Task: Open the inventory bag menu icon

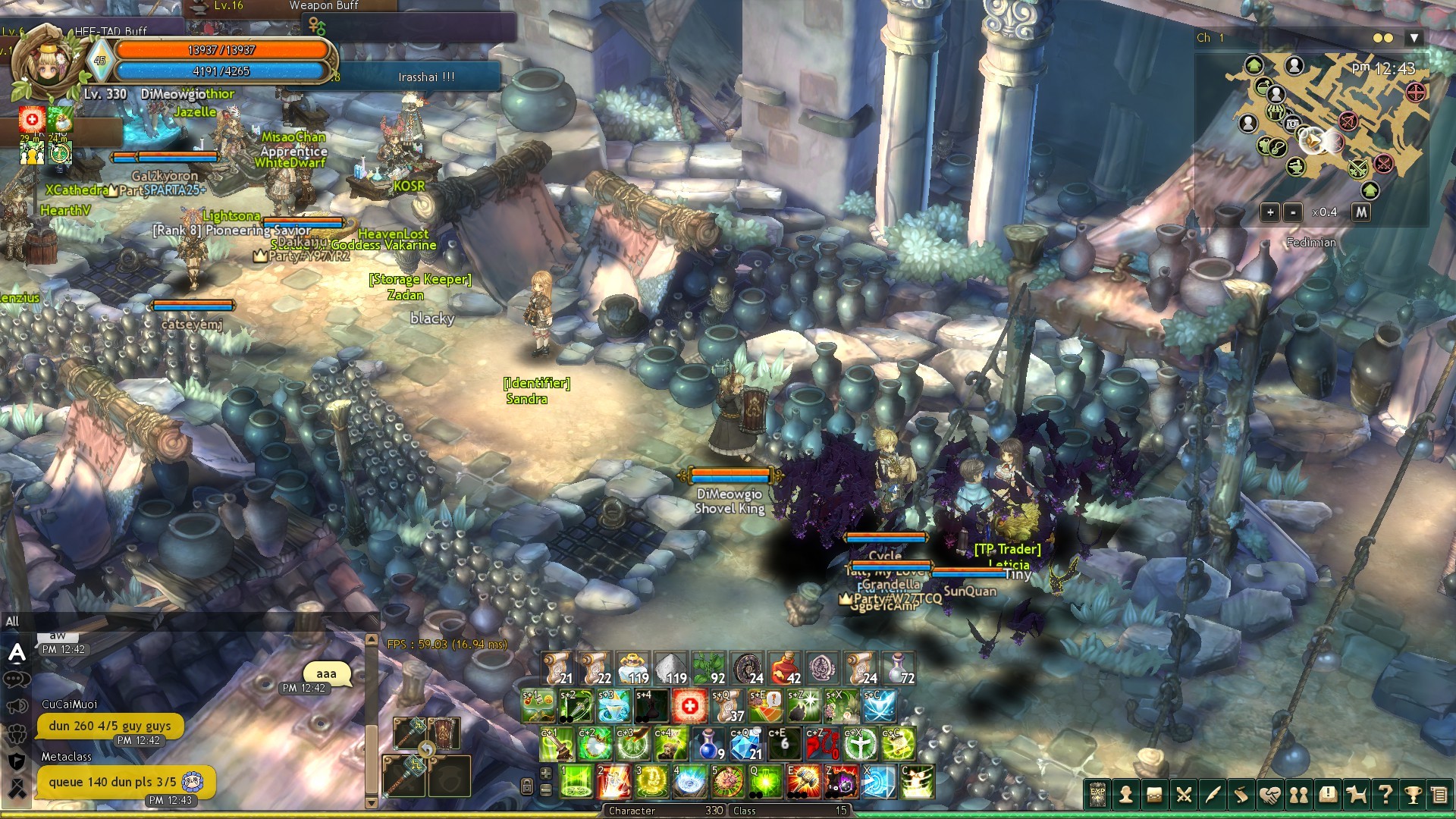Action: click(1154, 795)
